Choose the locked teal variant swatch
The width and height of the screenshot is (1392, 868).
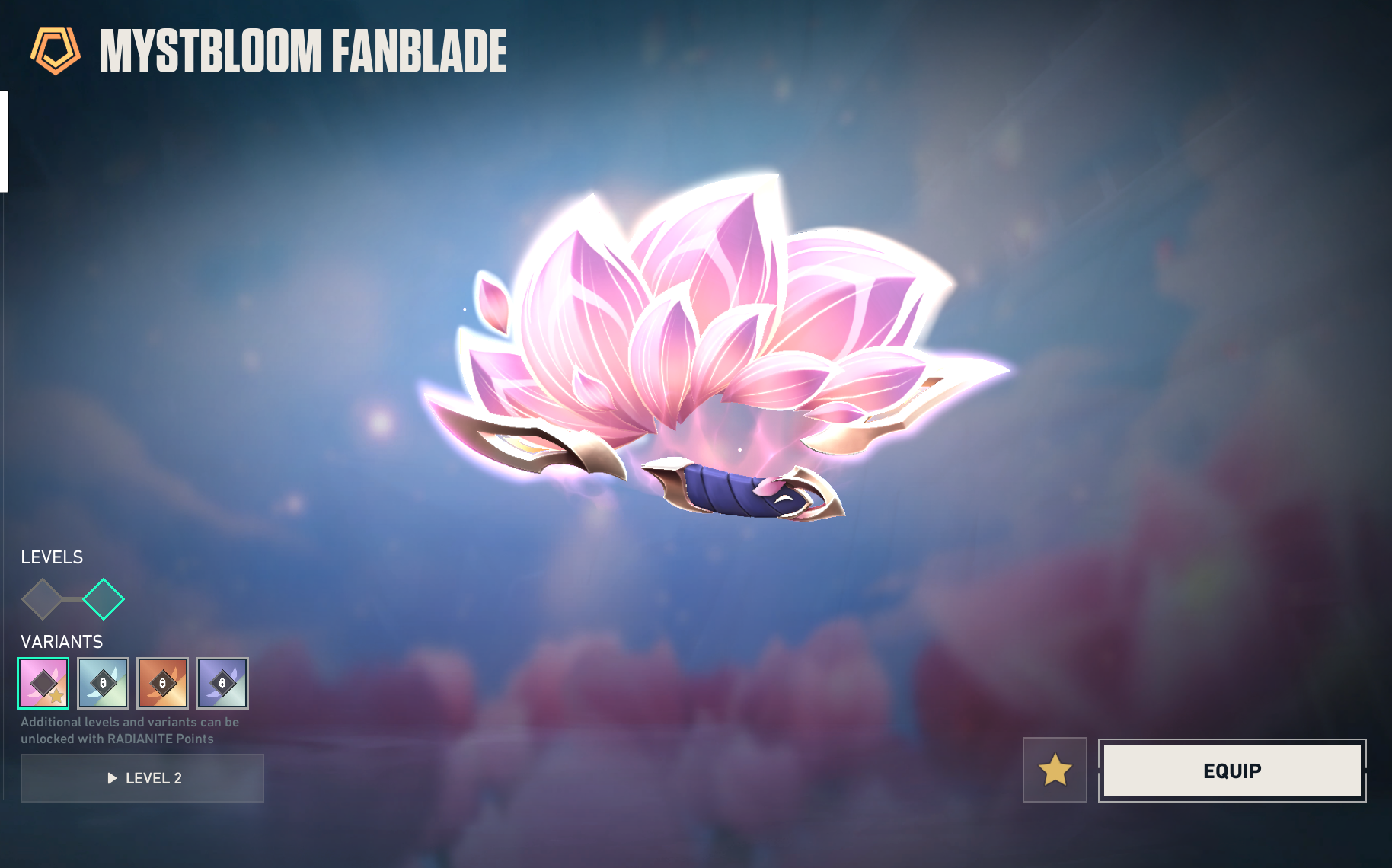[x=103, y=683]
